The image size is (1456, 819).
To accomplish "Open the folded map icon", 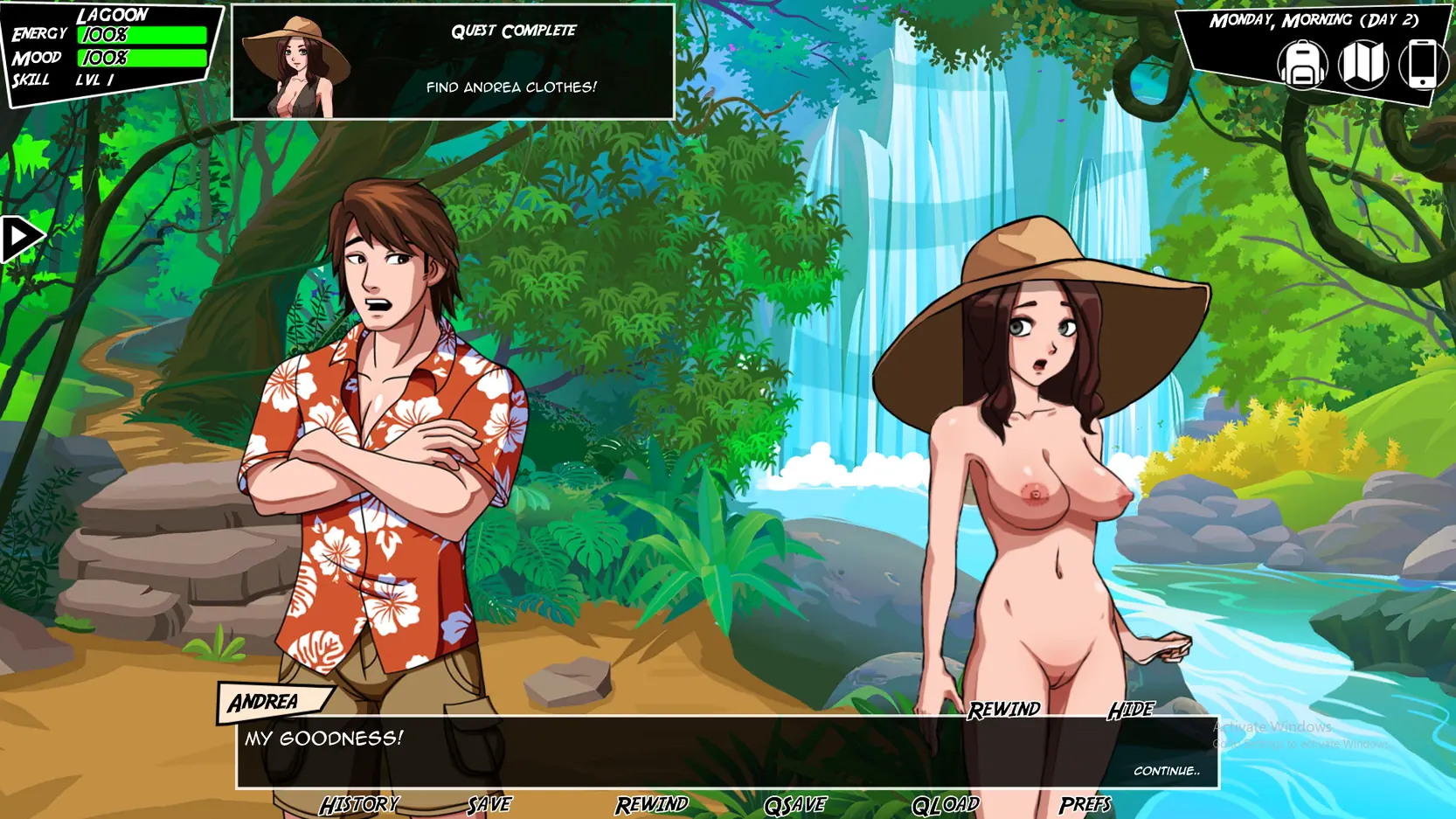I will click(1362, 65).
